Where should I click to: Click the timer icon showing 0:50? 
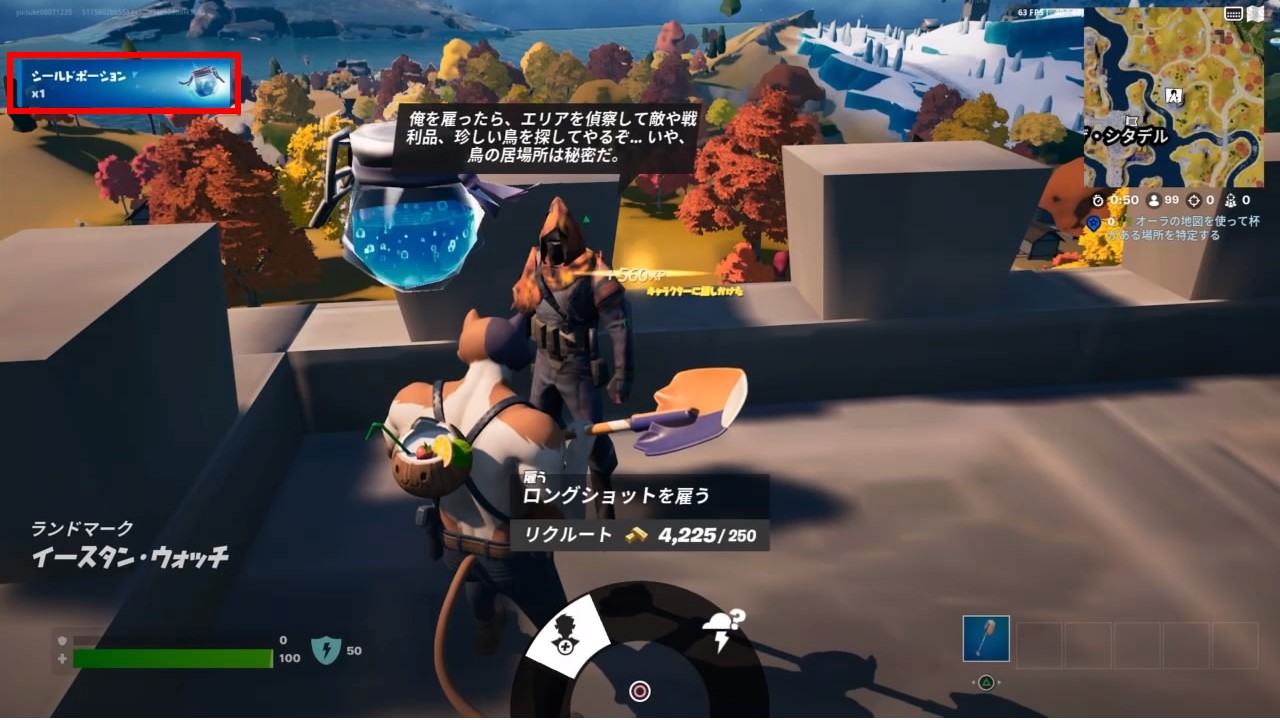click(x=1098, y=201)
